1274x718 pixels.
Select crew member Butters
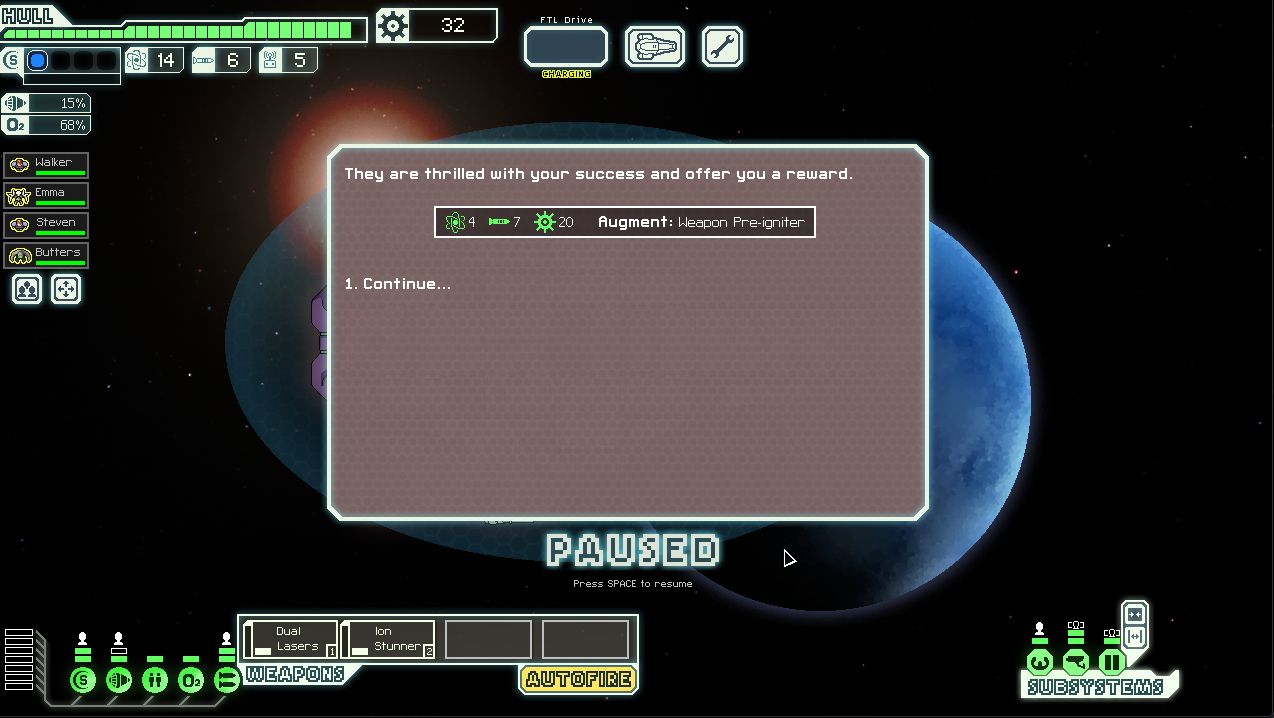click(x=47, y=255)
